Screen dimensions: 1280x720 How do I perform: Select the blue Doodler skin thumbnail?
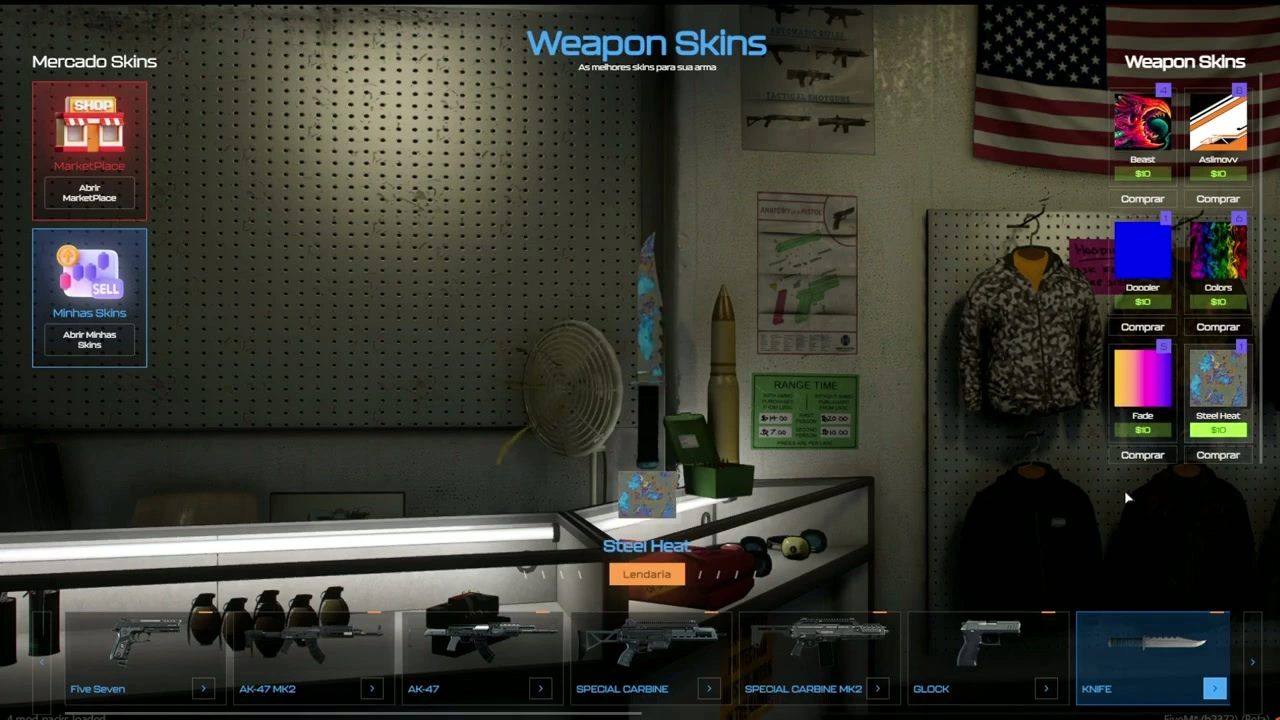click(1142, 250)
